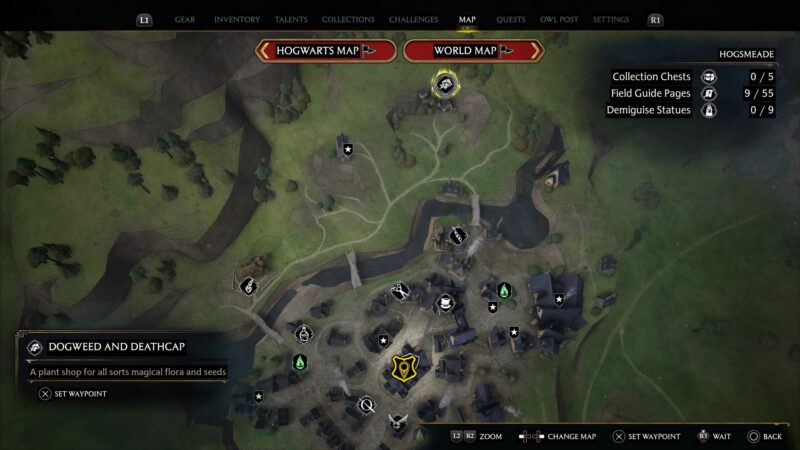800x450 pixels.
Task: Switch to the Gear tab
Action: (x=185, y=19)
